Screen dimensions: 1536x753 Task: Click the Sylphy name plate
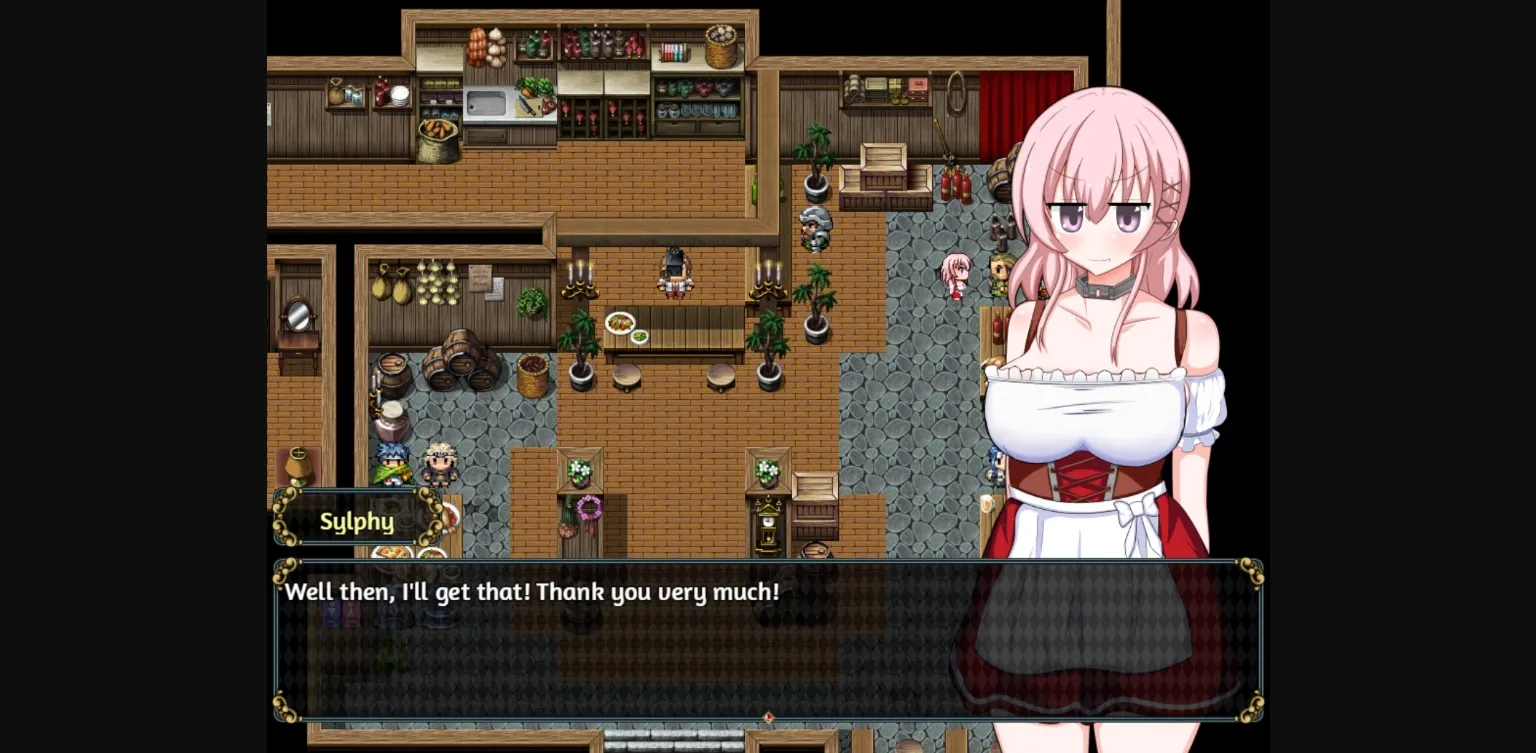tap(357, 521)
